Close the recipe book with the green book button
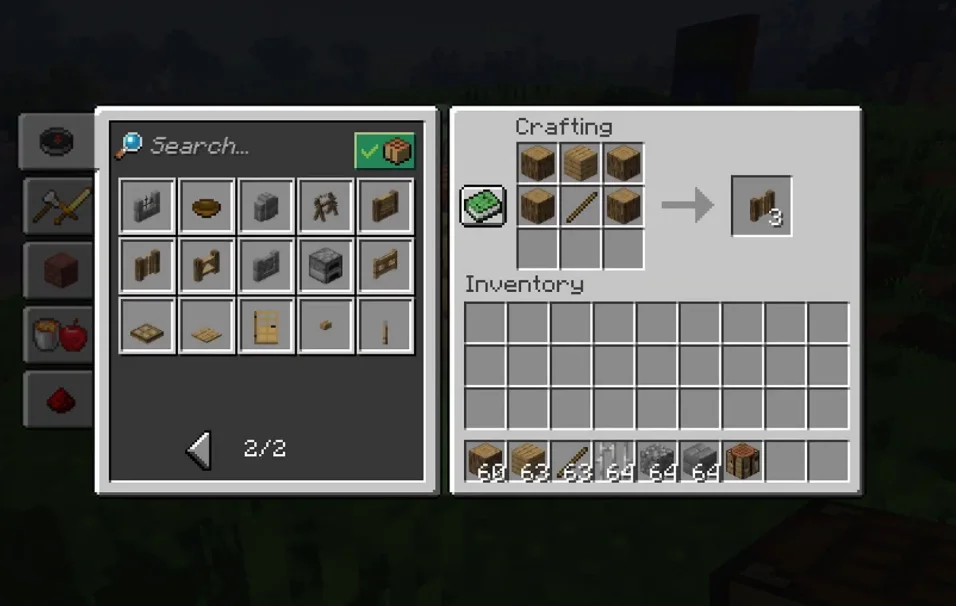 484,206
